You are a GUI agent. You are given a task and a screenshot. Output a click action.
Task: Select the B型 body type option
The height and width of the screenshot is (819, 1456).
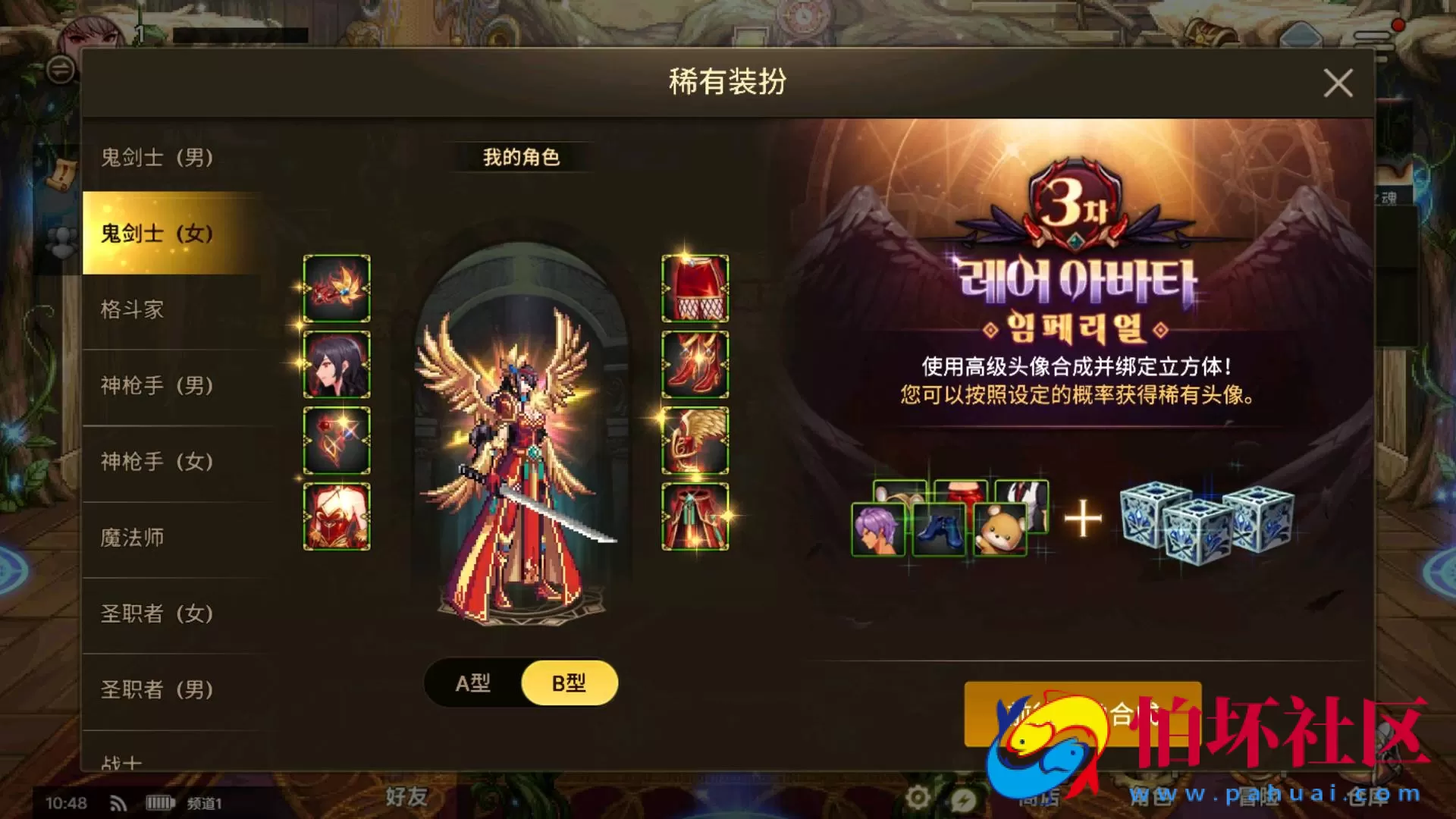click(570, 682)
